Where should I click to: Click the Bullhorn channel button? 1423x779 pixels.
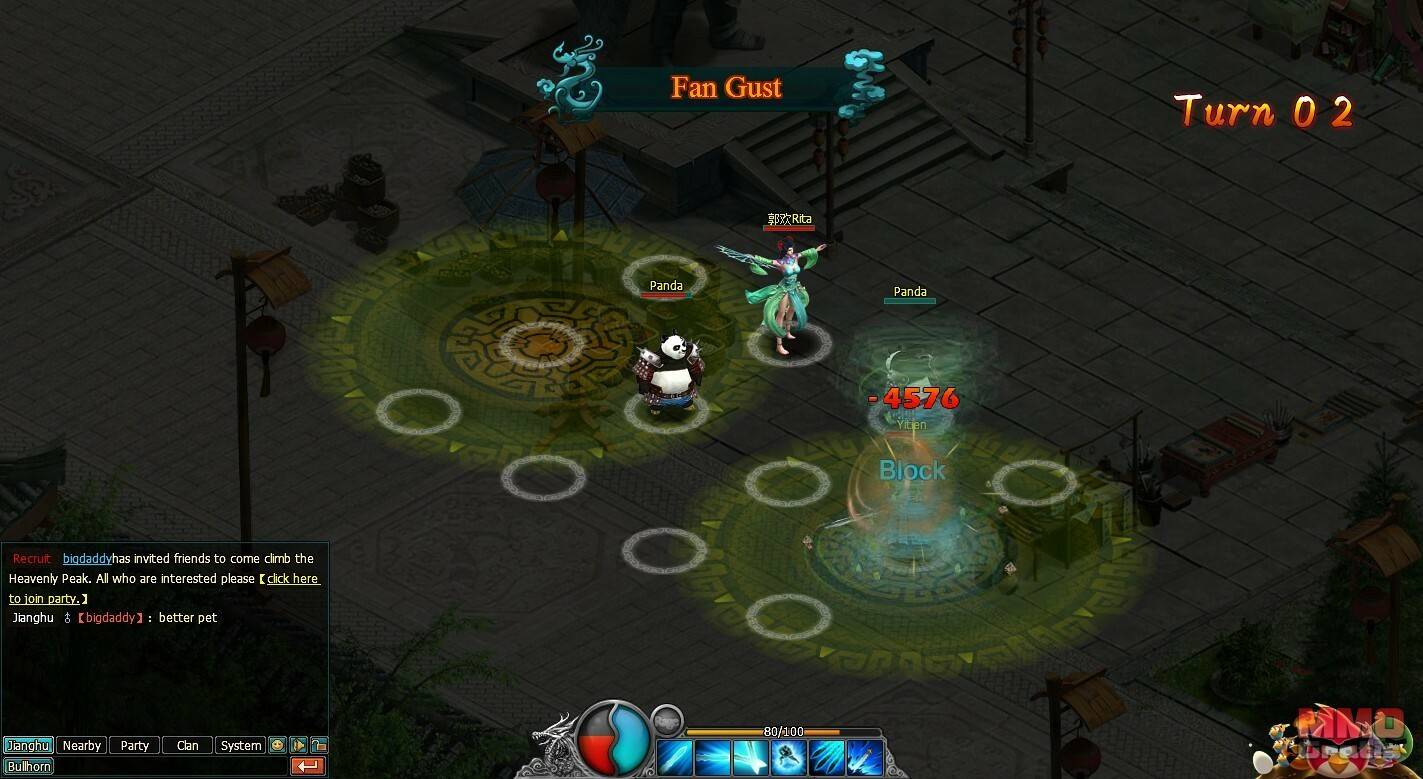pos(28,766)
